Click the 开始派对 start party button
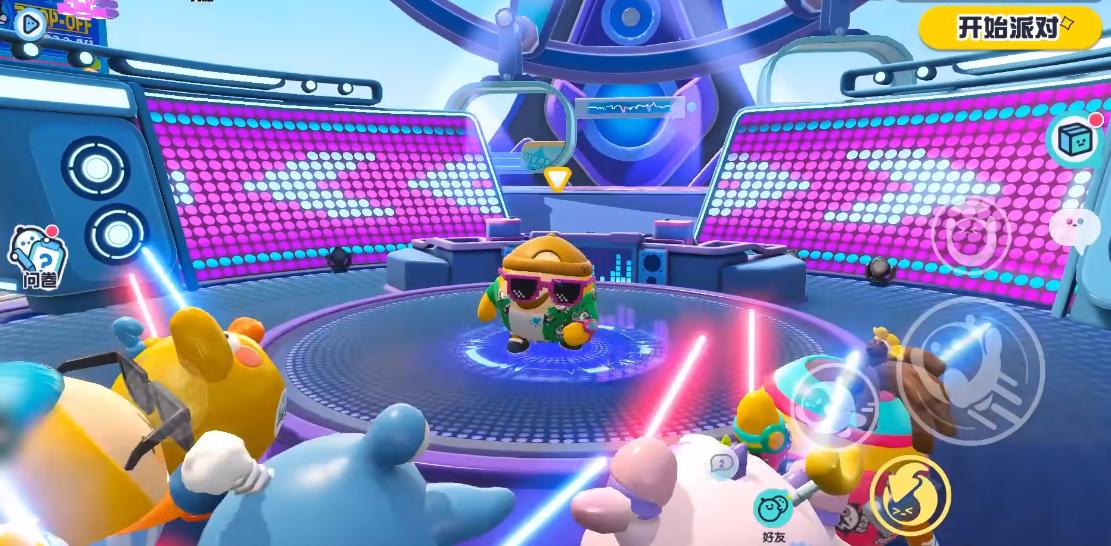 (x=1011, y=28)
